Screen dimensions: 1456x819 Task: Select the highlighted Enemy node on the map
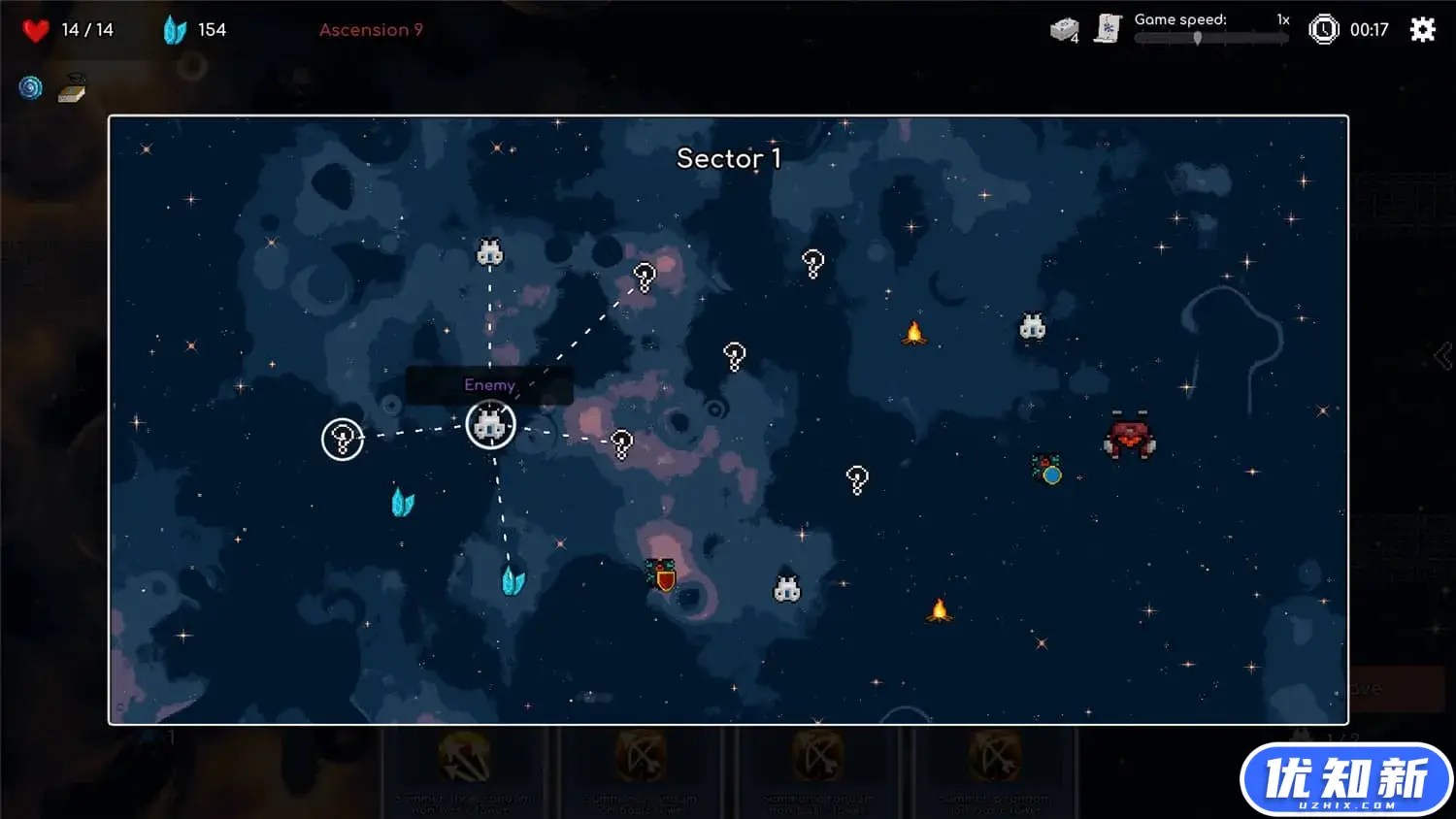pos(490,425)
